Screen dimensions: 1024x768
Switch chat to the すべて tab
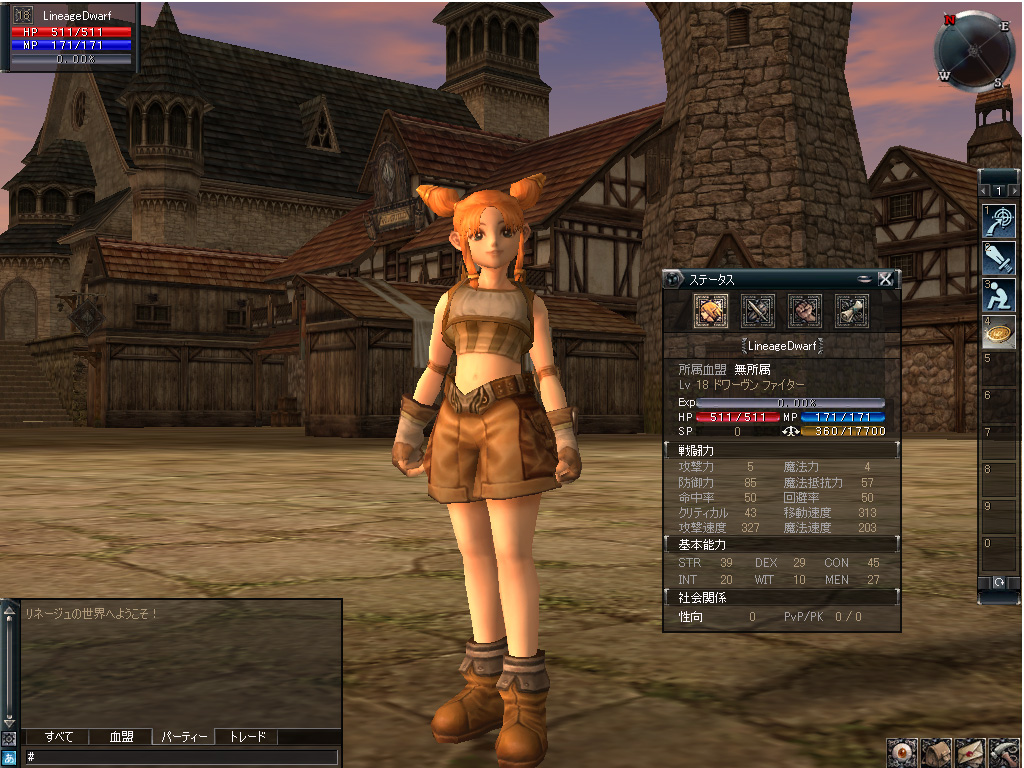click(x=59, y=737)
